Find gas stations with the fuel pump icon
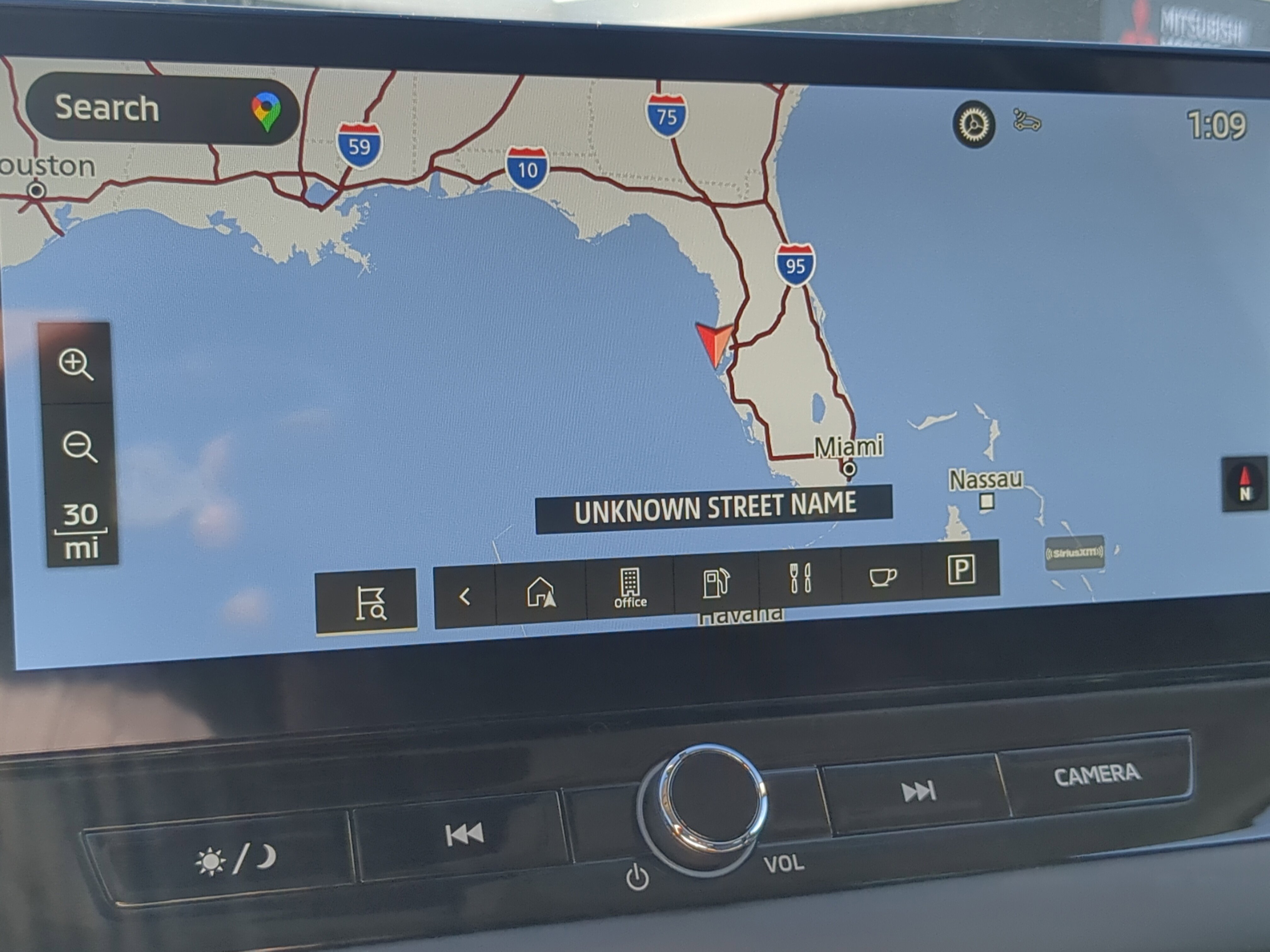The width and height of the screenshot is (1270, 952). point(716,582)
